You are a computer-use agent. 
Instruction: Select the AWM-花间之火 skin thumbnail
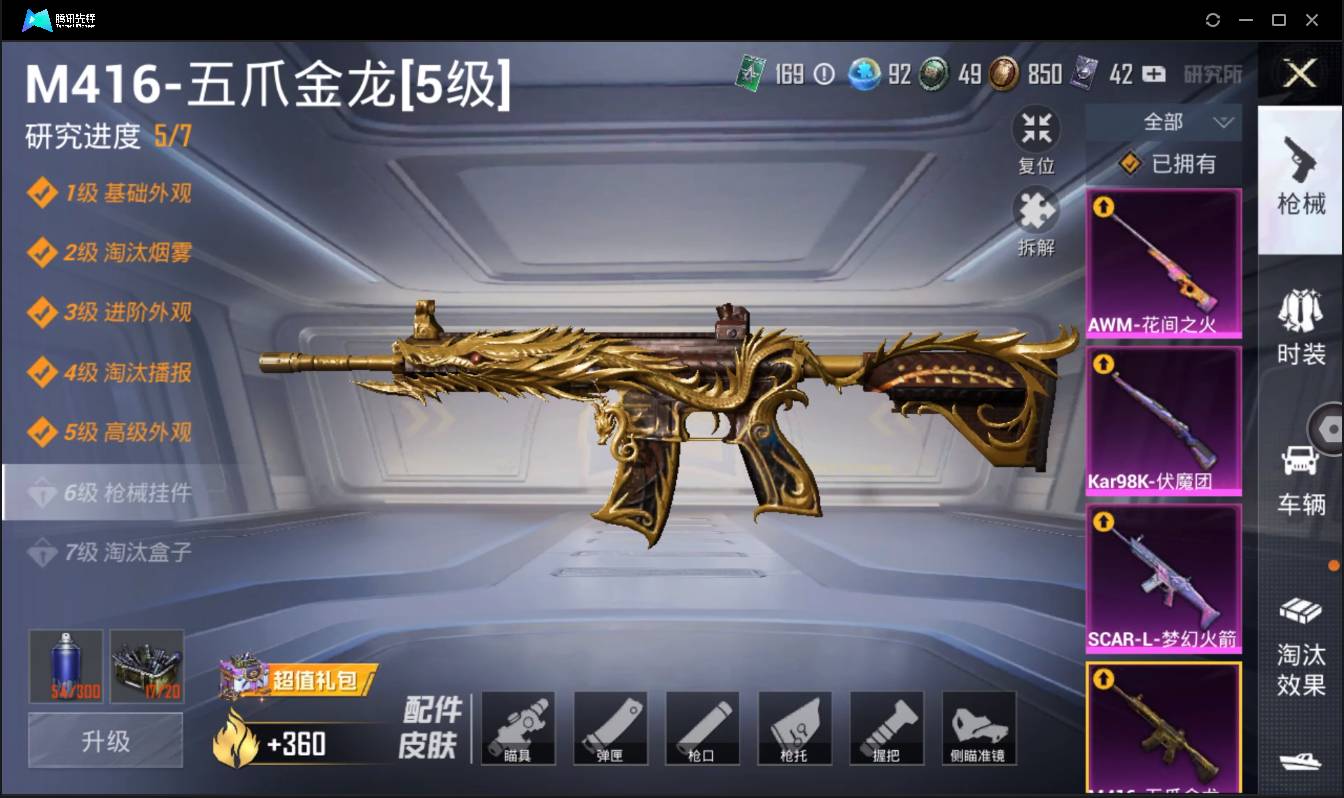pos(1163,260)
